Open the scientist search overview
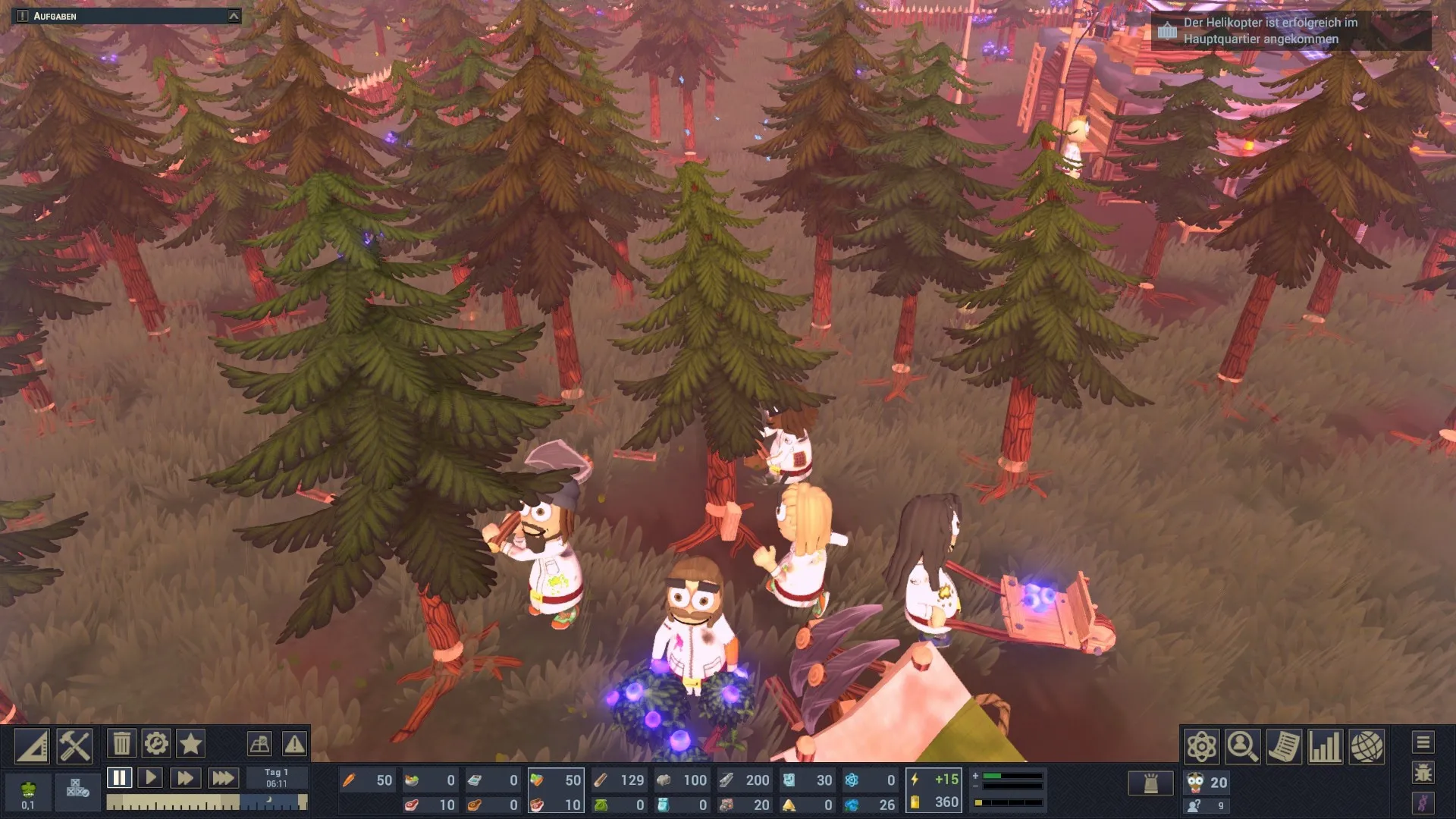This screenshot has height=819, width=1456. click(1243, 747)
